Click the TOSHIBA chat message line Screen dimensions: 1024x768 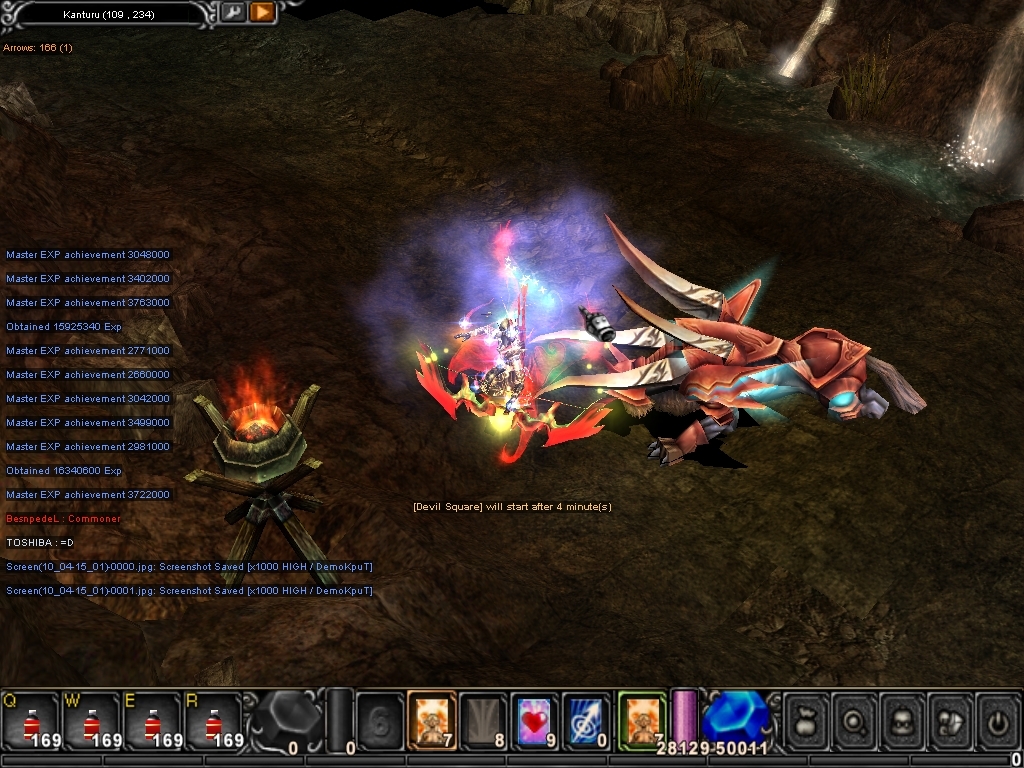[41, 543]
